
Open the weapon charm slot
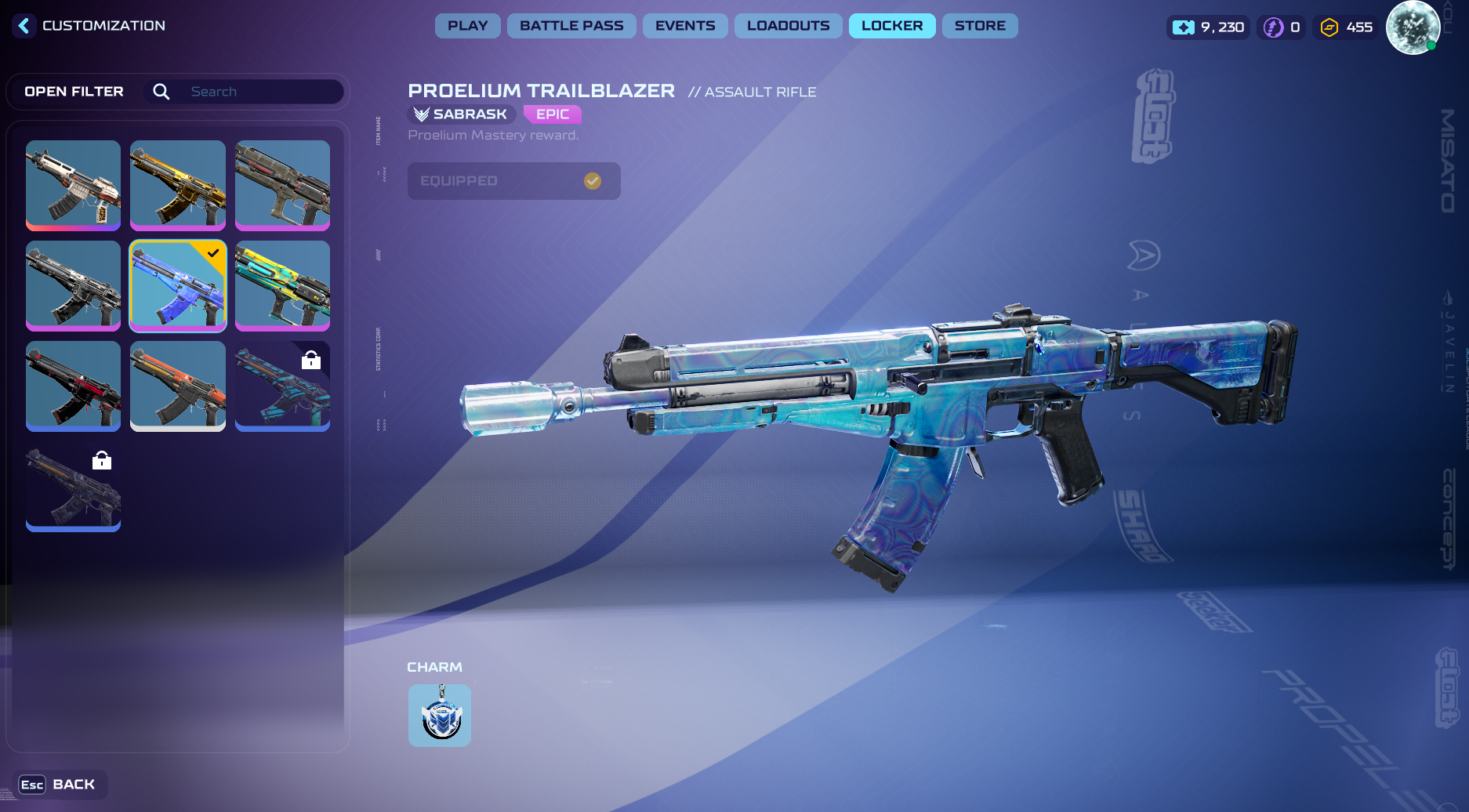pyautogui.click(x=440, y=716)
